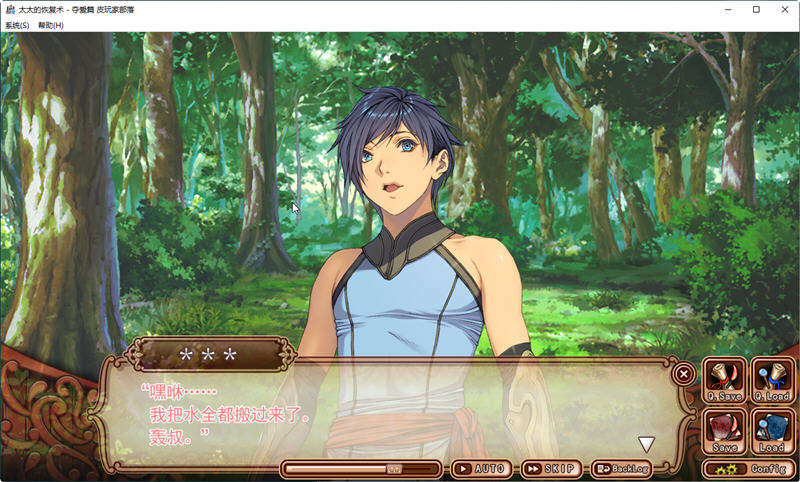Toggle AUTO text advance mode
800x482 pixels.
tap(482, 468)
